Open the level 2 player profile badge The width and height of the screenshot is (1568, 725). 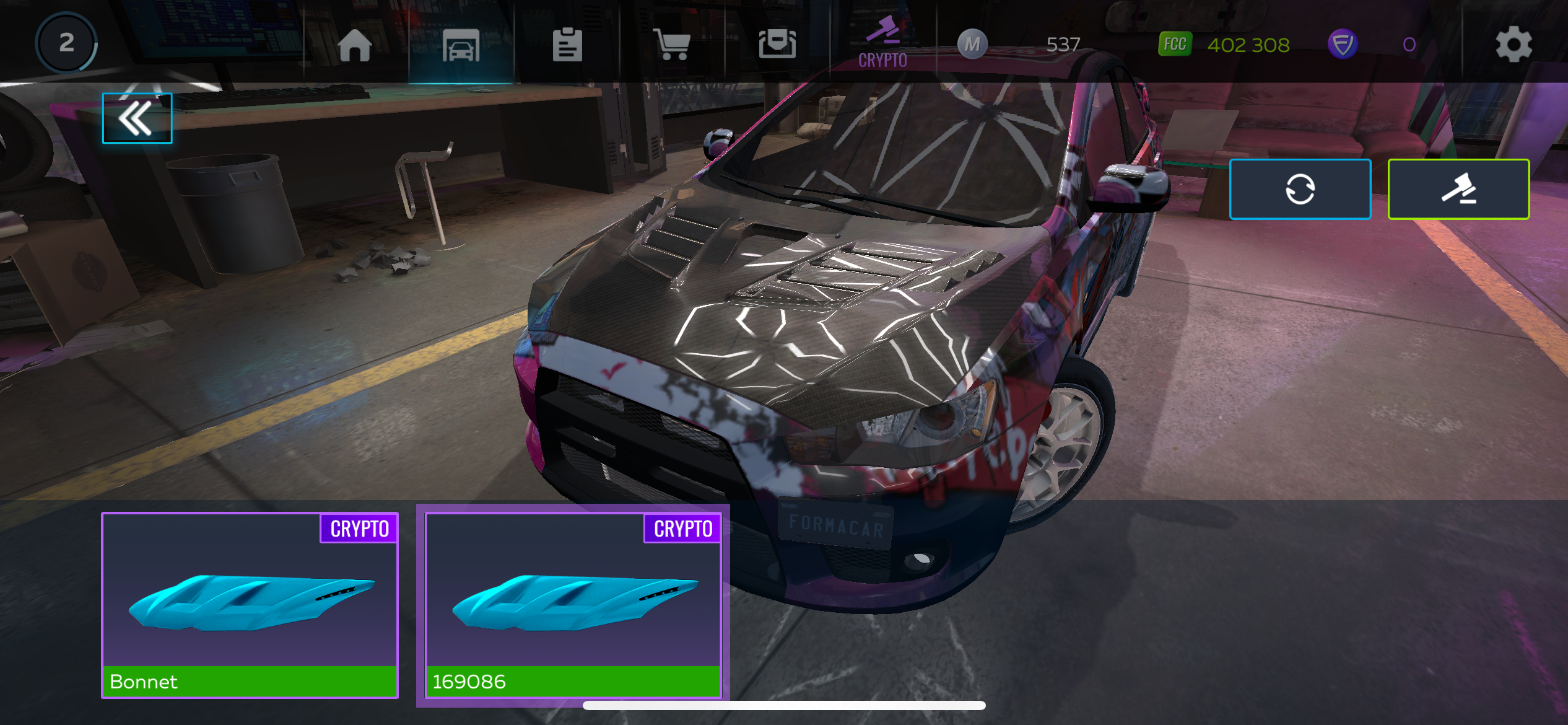66,43
